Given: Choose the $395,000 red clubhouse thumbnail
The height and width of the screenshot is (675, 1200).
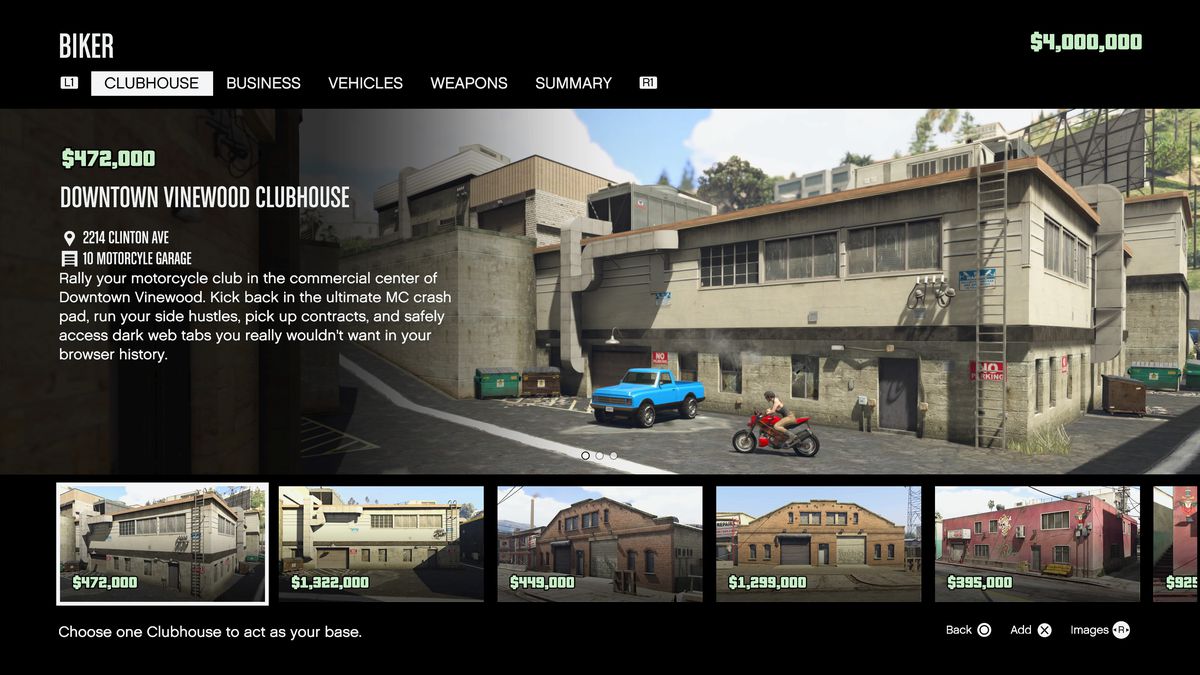Looking at the screenshot, I should pos(1037,544).
